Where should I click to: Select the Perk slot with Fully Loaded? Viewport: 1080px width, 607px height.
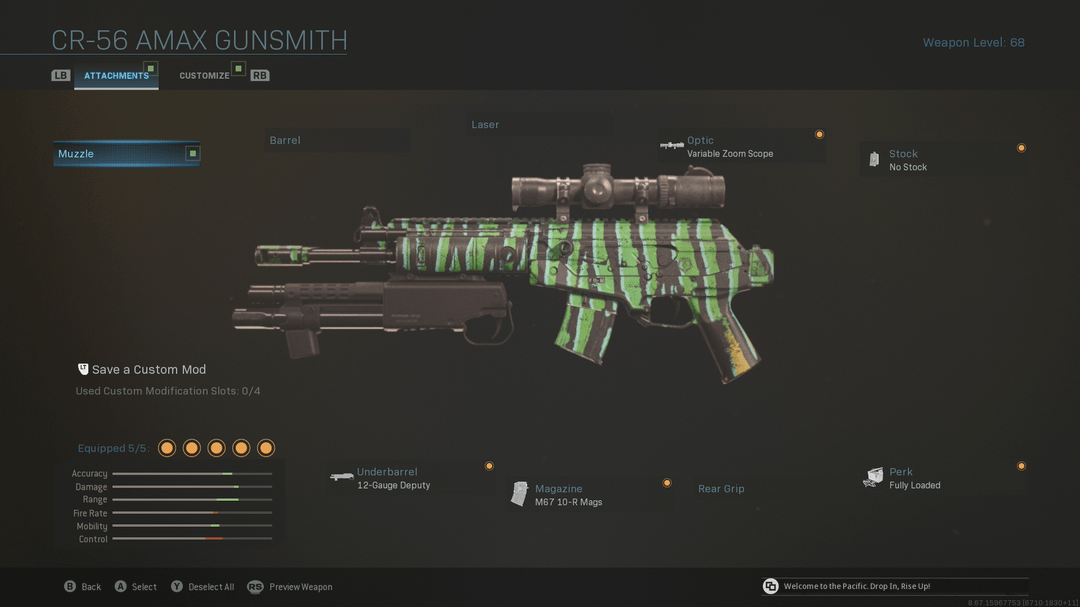[x=942, y=478]
